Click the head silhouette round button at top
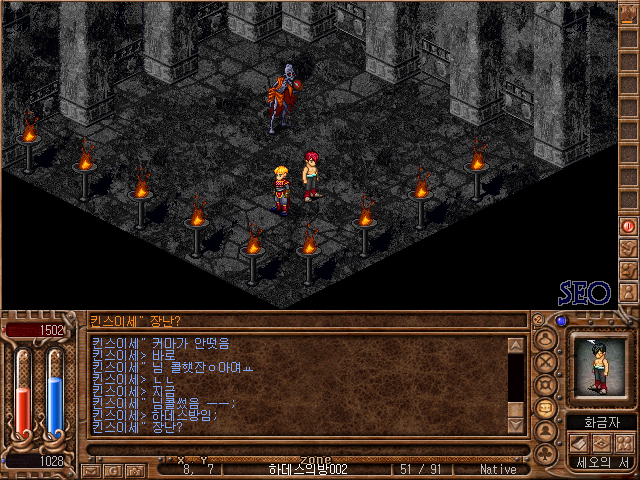The width and height of the screenshot is (640, 480). (x=546, y=338)
